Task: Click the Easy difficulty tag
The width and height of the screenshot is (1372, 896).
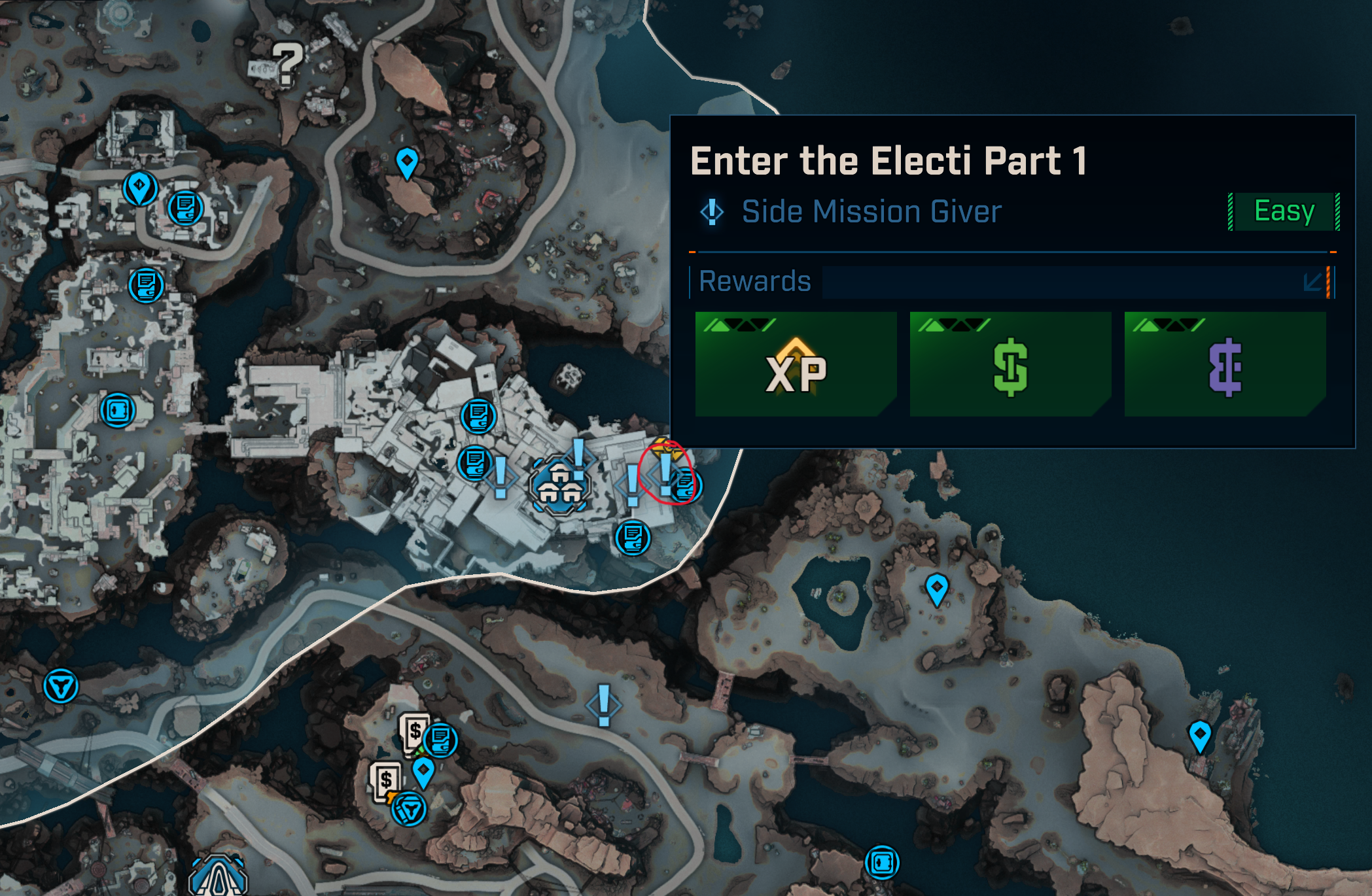Action: (x=1284, y=211)
